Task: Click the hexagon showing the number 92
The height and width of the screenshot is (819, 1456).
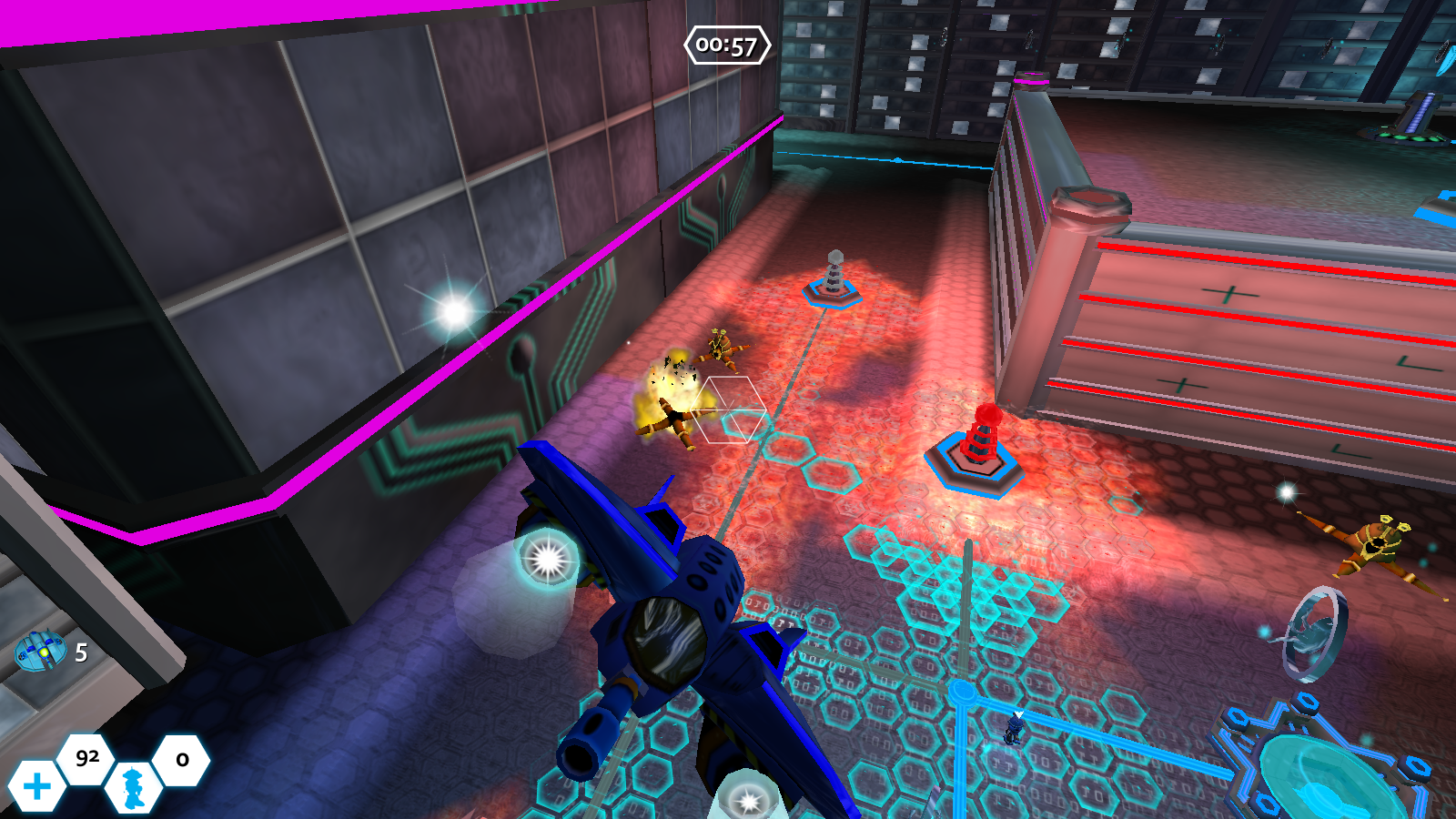Action: (x=86, y=757)
